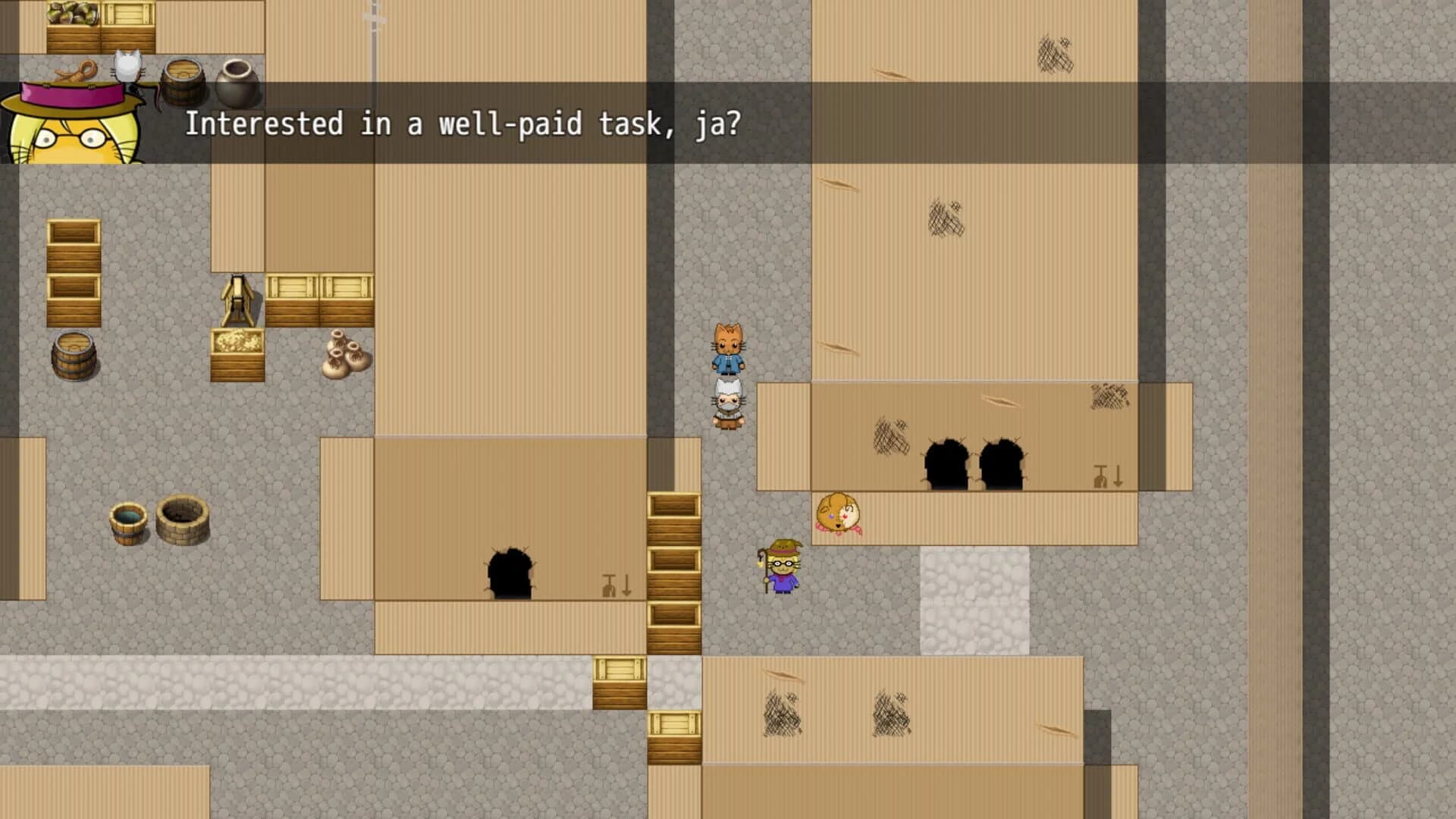Click the sleeping hamster on the rooftop
The width and height of the screenshot is (1456, 819).
click(838, 512)
